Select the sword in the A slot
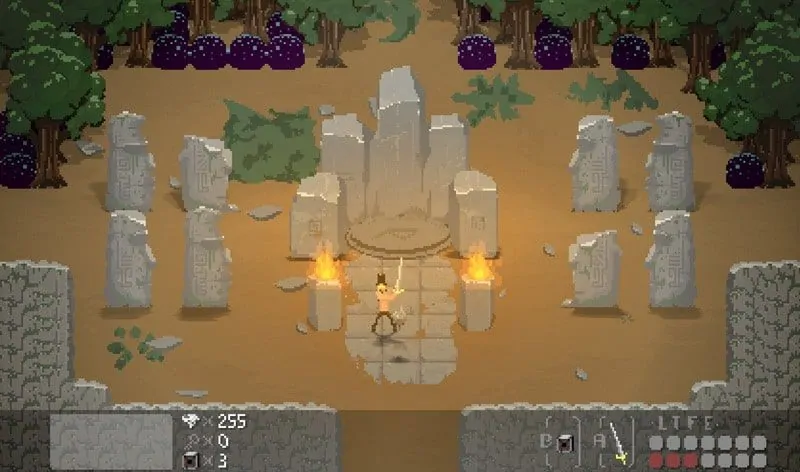The height and width of the screenshot is (472, 800). tap(620, 442)
